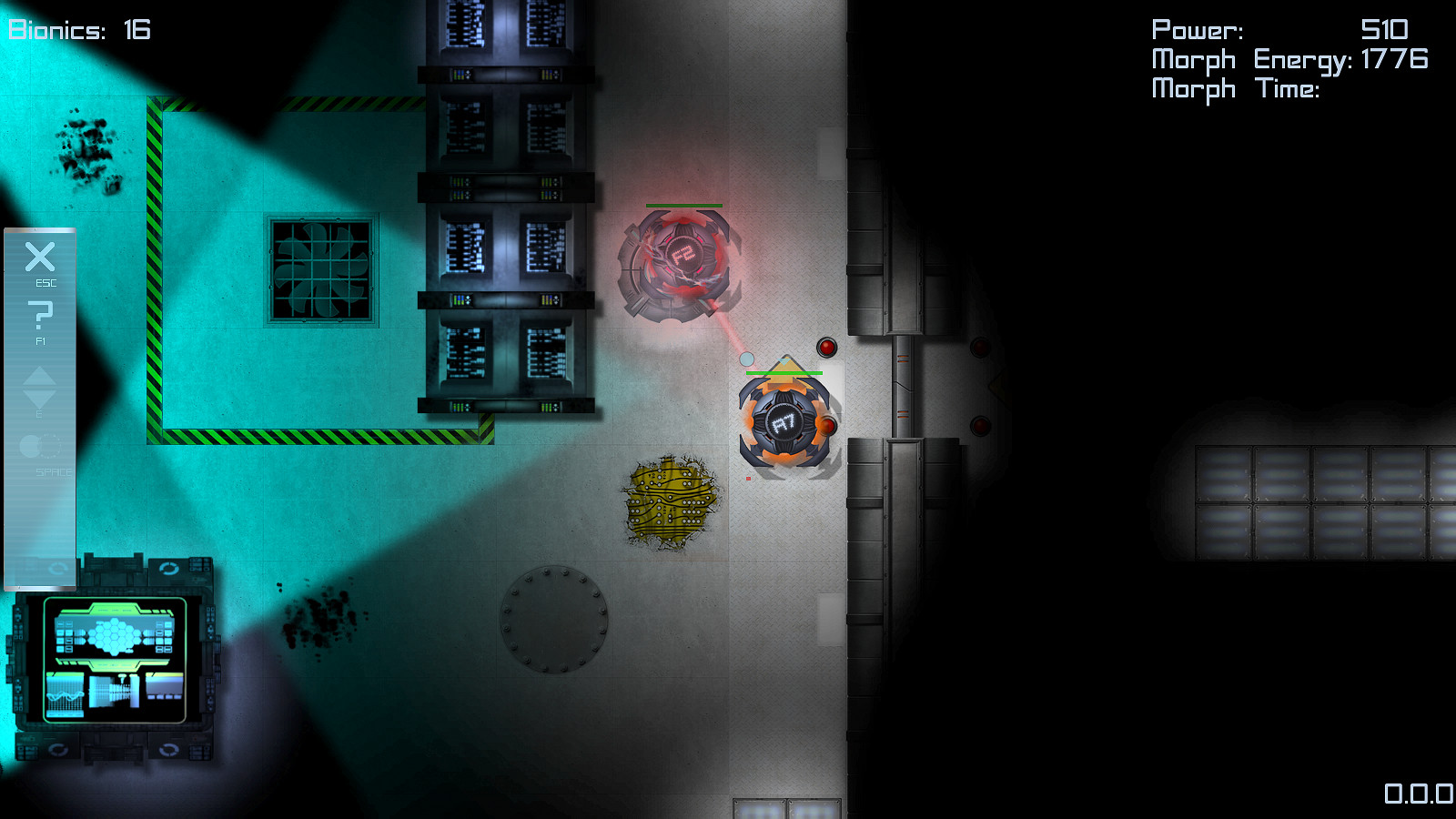Open help with the question mark icon
The image size is (1456, 819).
click(x=40, y=316)
